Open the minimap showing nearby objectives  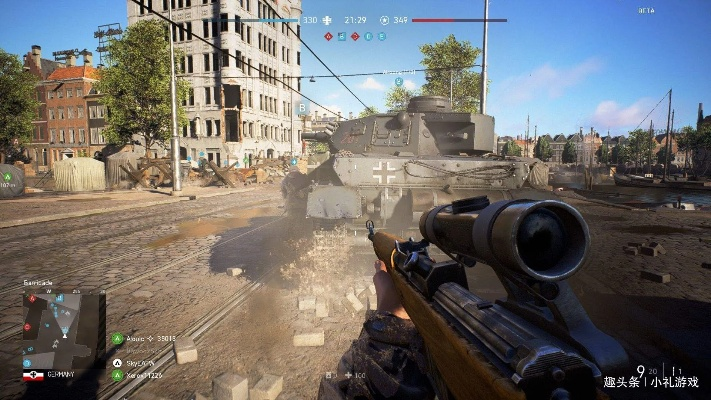[63, 329]
